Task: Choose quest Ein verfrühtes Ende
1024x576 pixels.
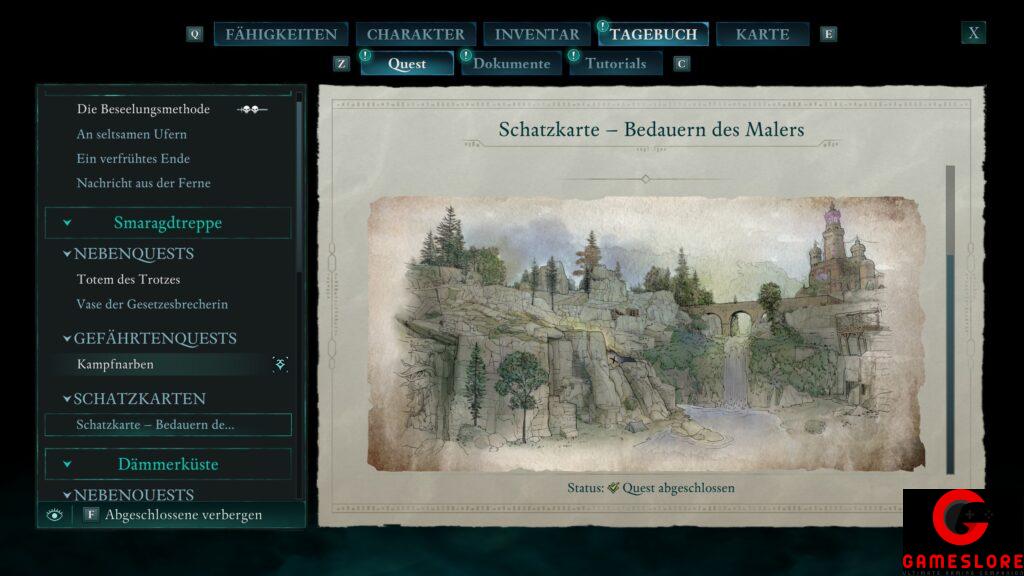Action: coord(133,159)
